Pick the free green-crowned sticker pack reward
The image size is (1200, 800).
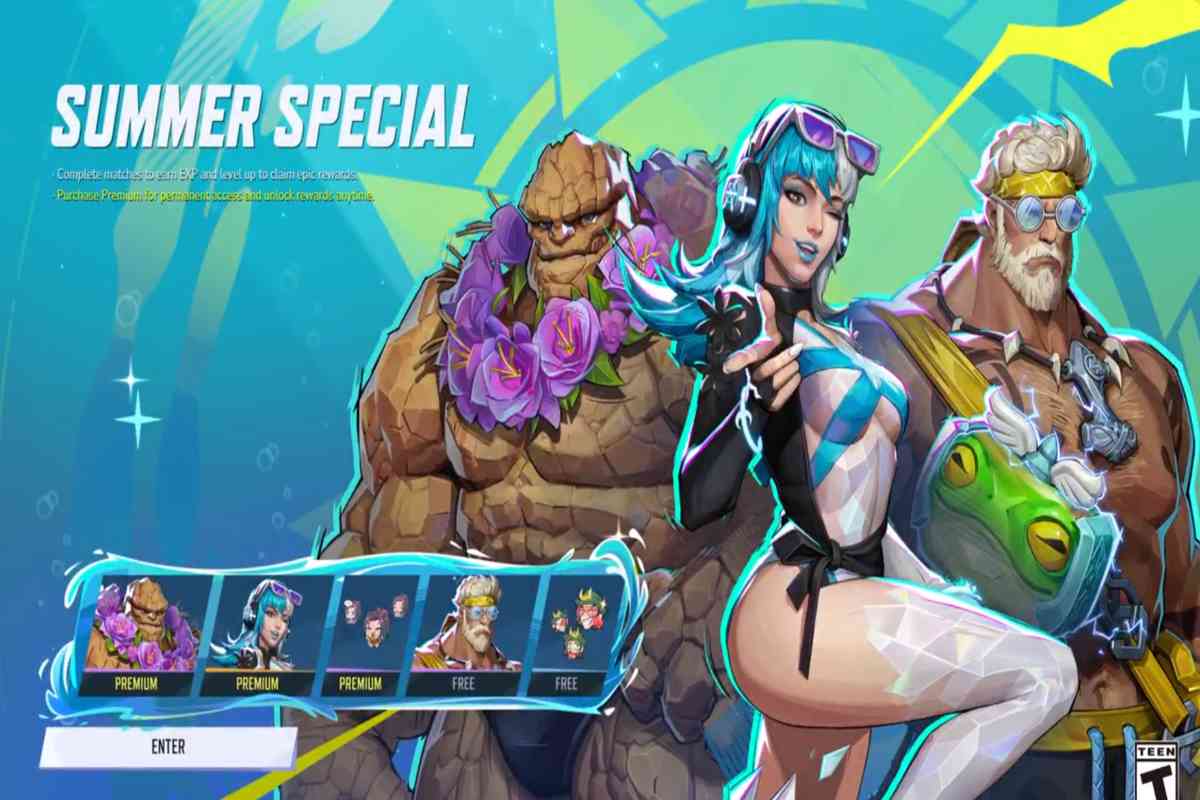pyautogui.click(x=570, y=630)
